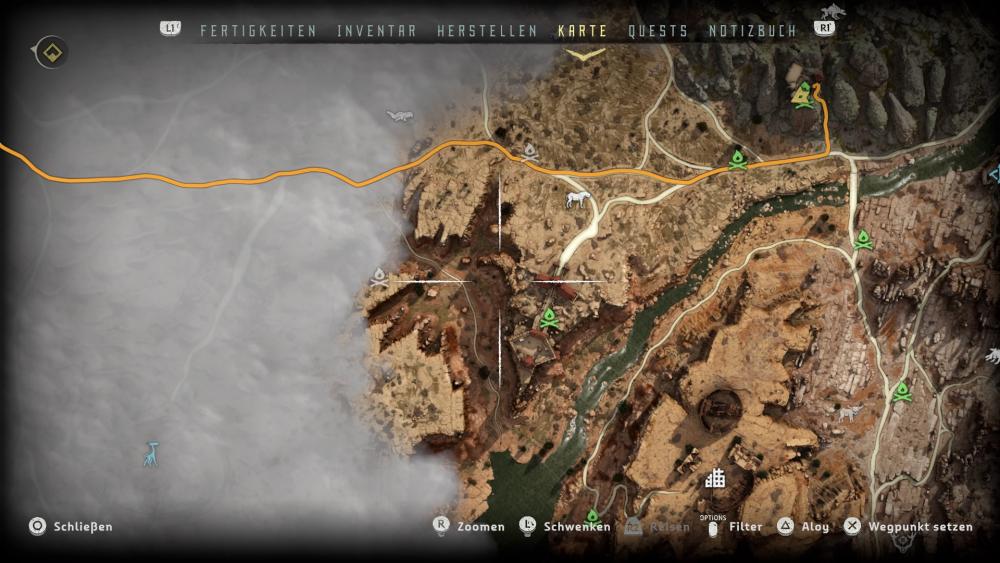1000x563 pixels.
Task: Select the Karte tab
Action: [x=582, y=31]
